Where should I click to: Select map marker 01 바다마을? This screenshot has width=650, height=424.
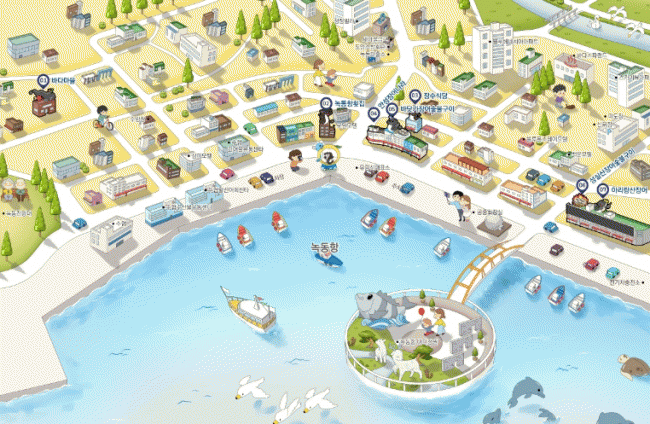(x=43, y=79)
